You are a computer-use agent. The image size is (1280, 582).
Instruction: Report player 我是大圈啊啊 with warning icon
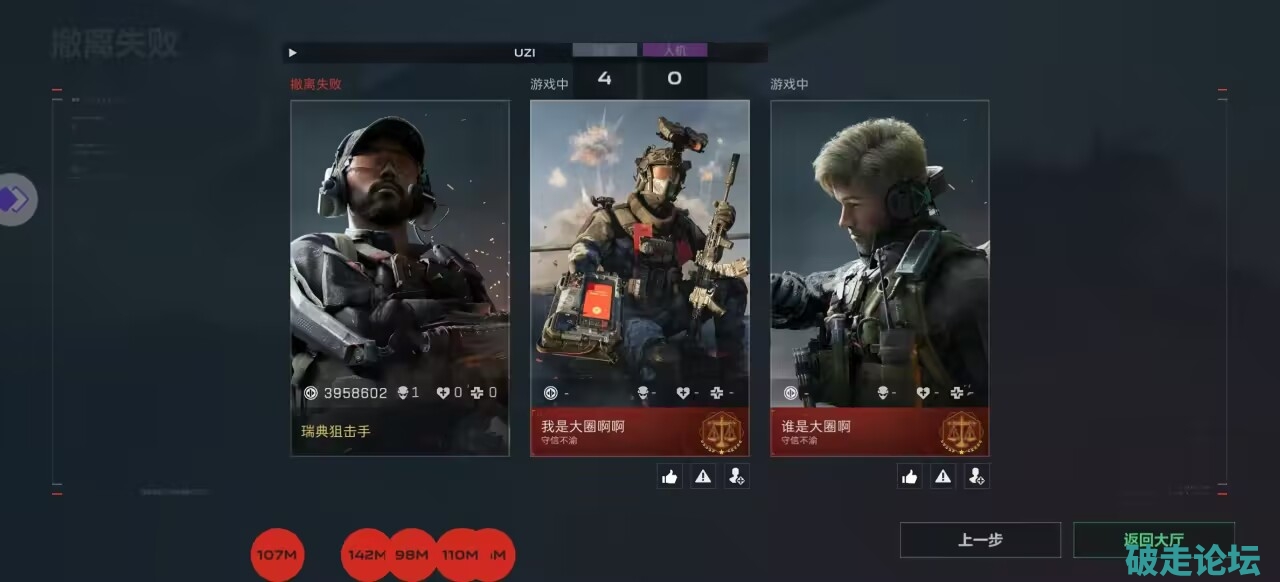(x=703, y=477)
